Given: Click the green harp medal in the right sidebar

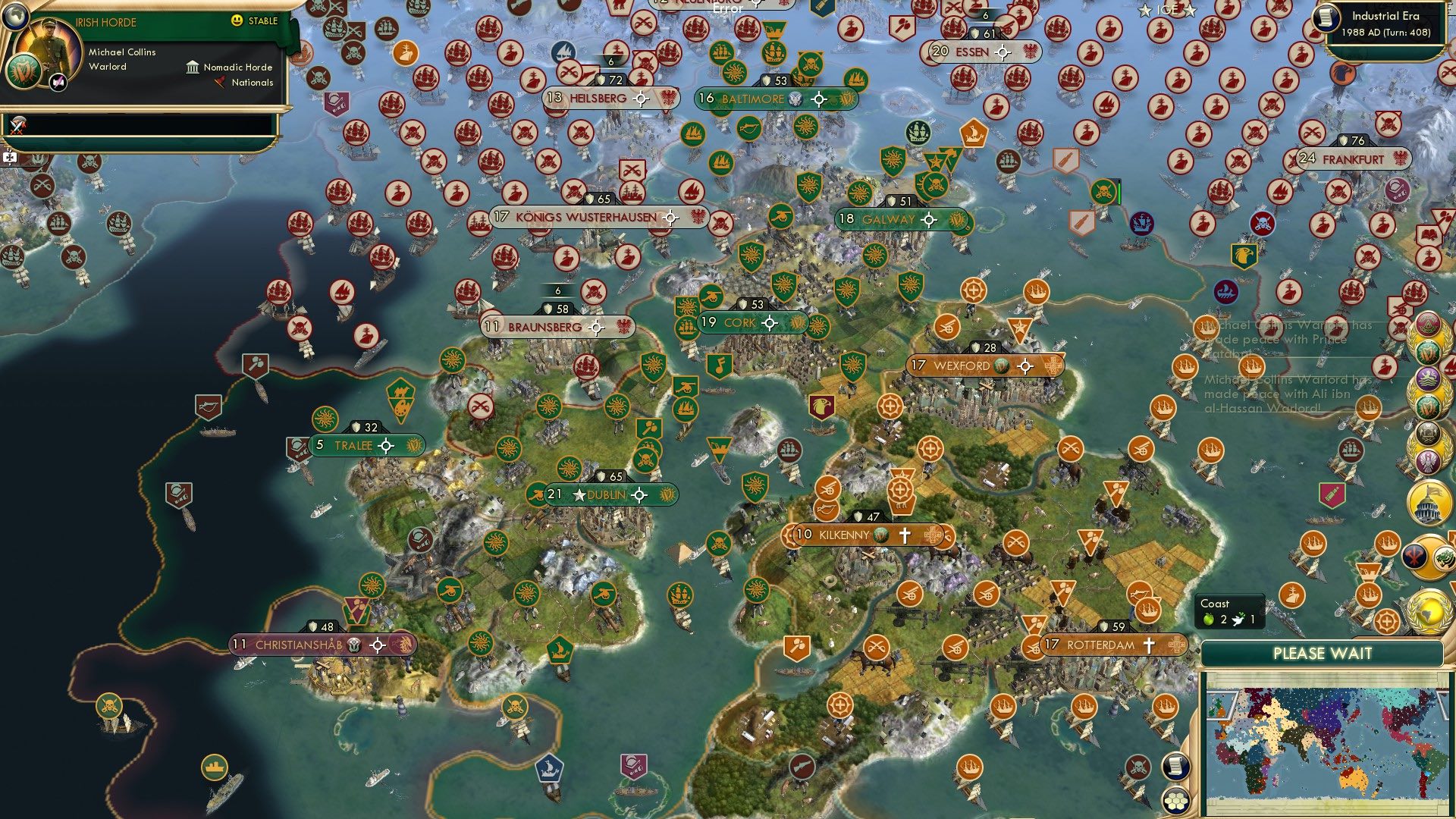Looking at the screenshot, I should pyautogui.click(x=1429, y=351).
